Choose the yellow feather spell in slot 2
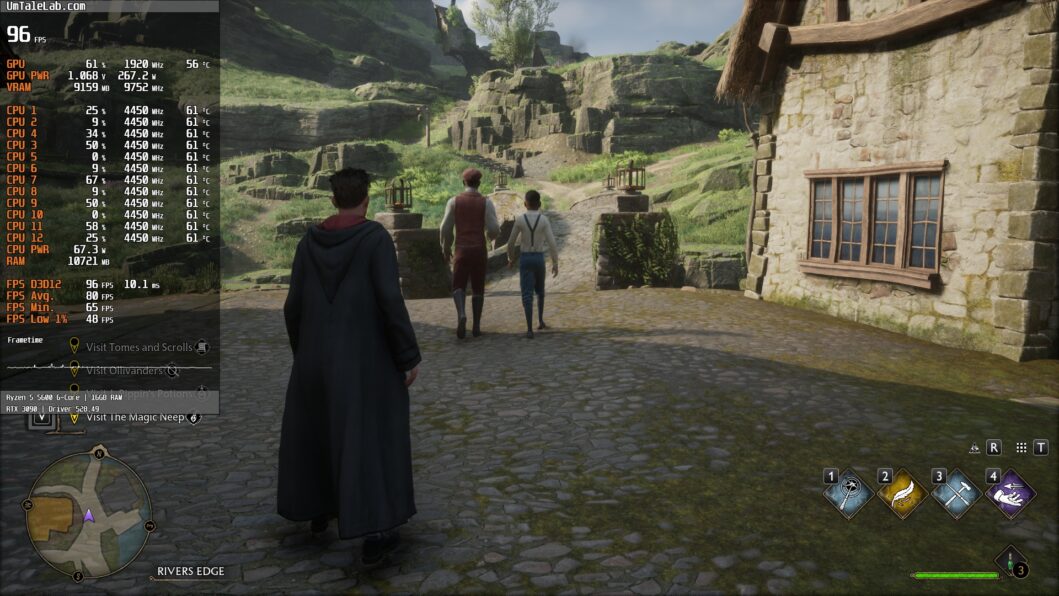This screenshot has height=596, width=1059. click(902, 493)
